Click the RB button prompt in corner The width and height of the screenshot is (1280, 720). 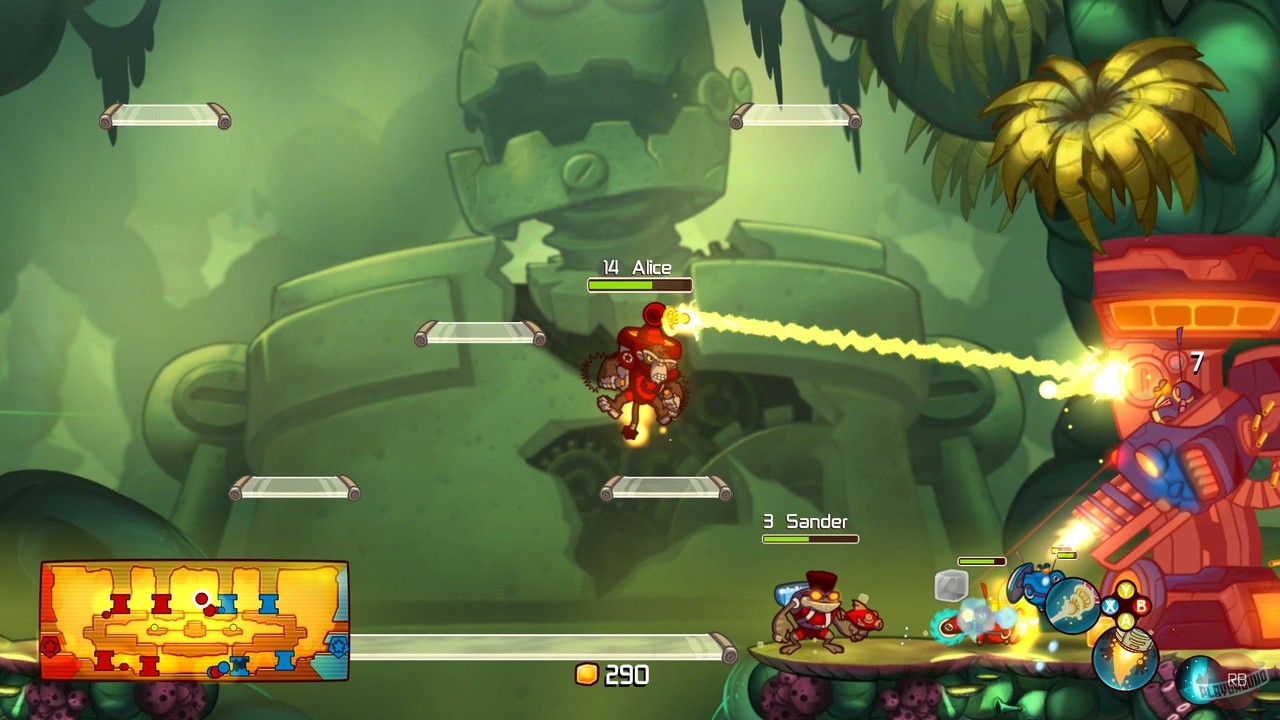click(1238, 678)
